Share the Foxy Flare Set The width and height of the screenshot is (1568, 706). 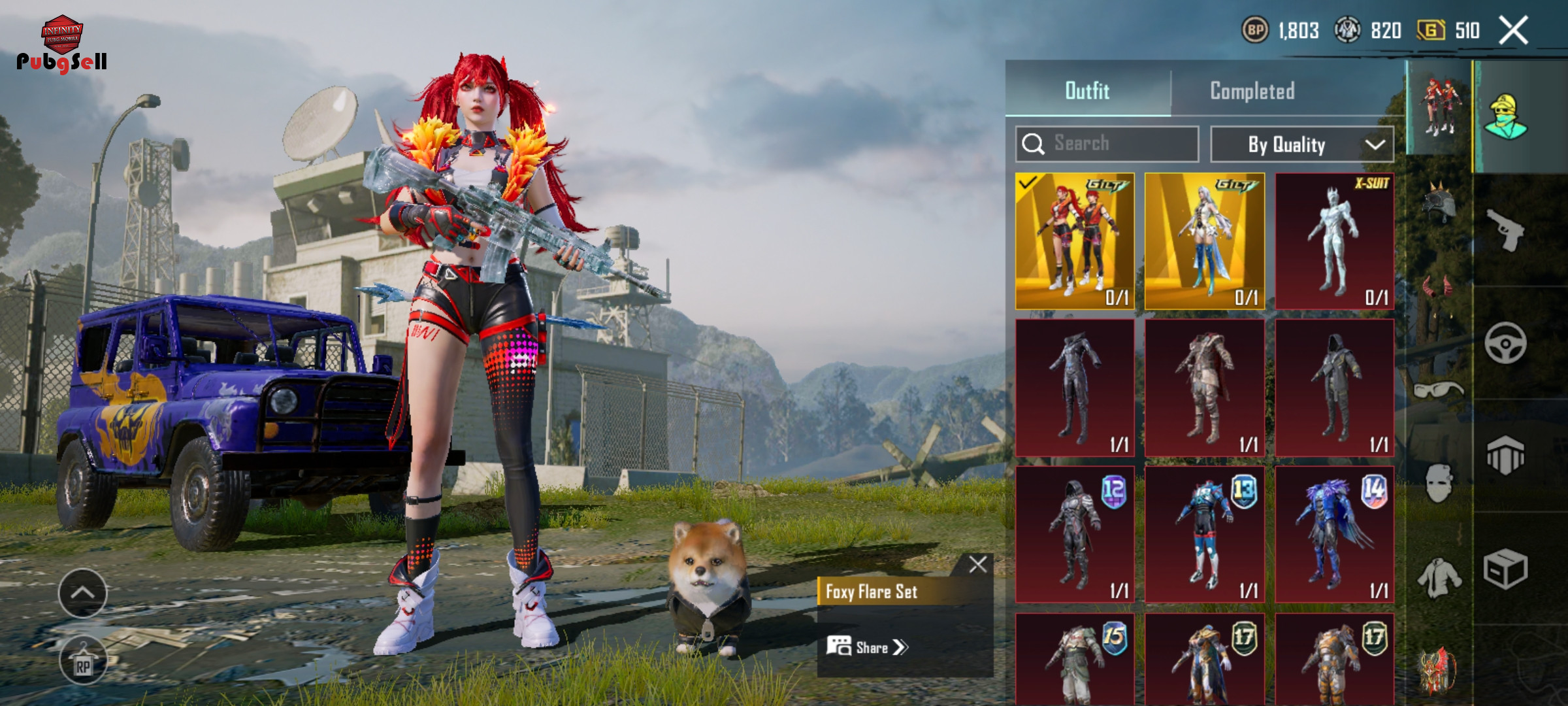point(868,647)
